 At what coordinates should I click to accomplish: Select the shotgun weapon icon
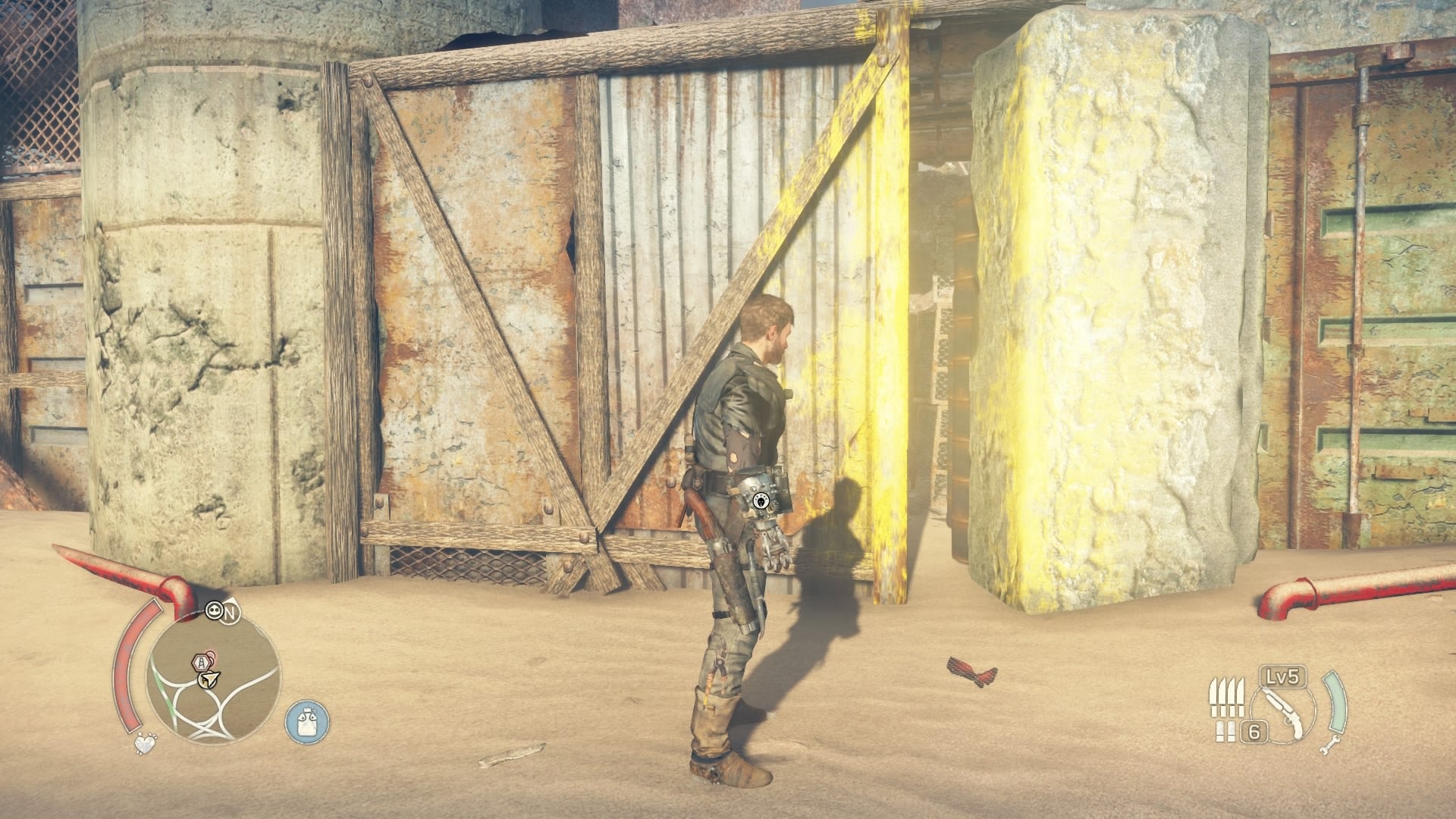point(1284,709)
